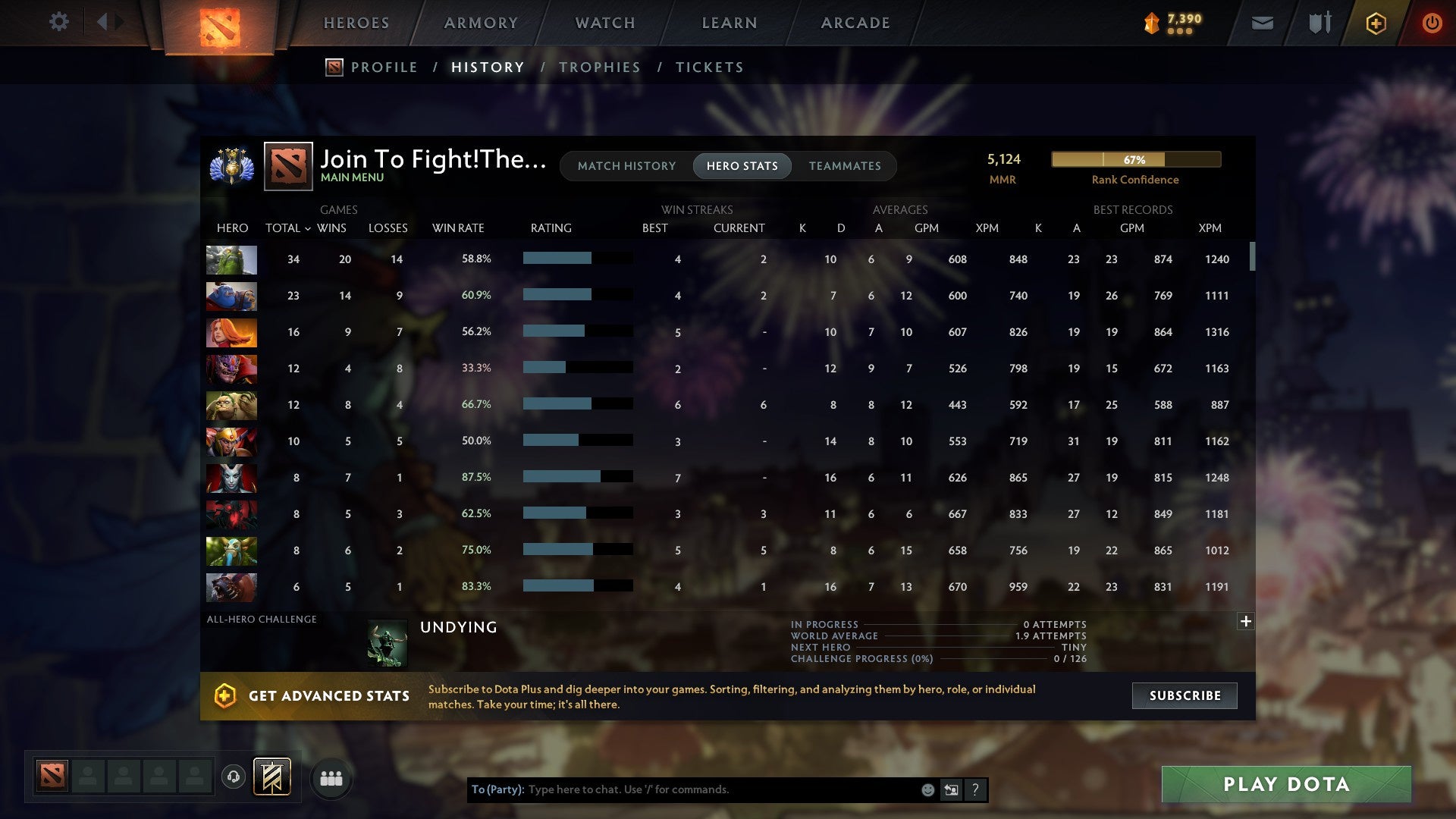Select the Match History tab
Screen dimensions: 1456x819
coord(626,165)
